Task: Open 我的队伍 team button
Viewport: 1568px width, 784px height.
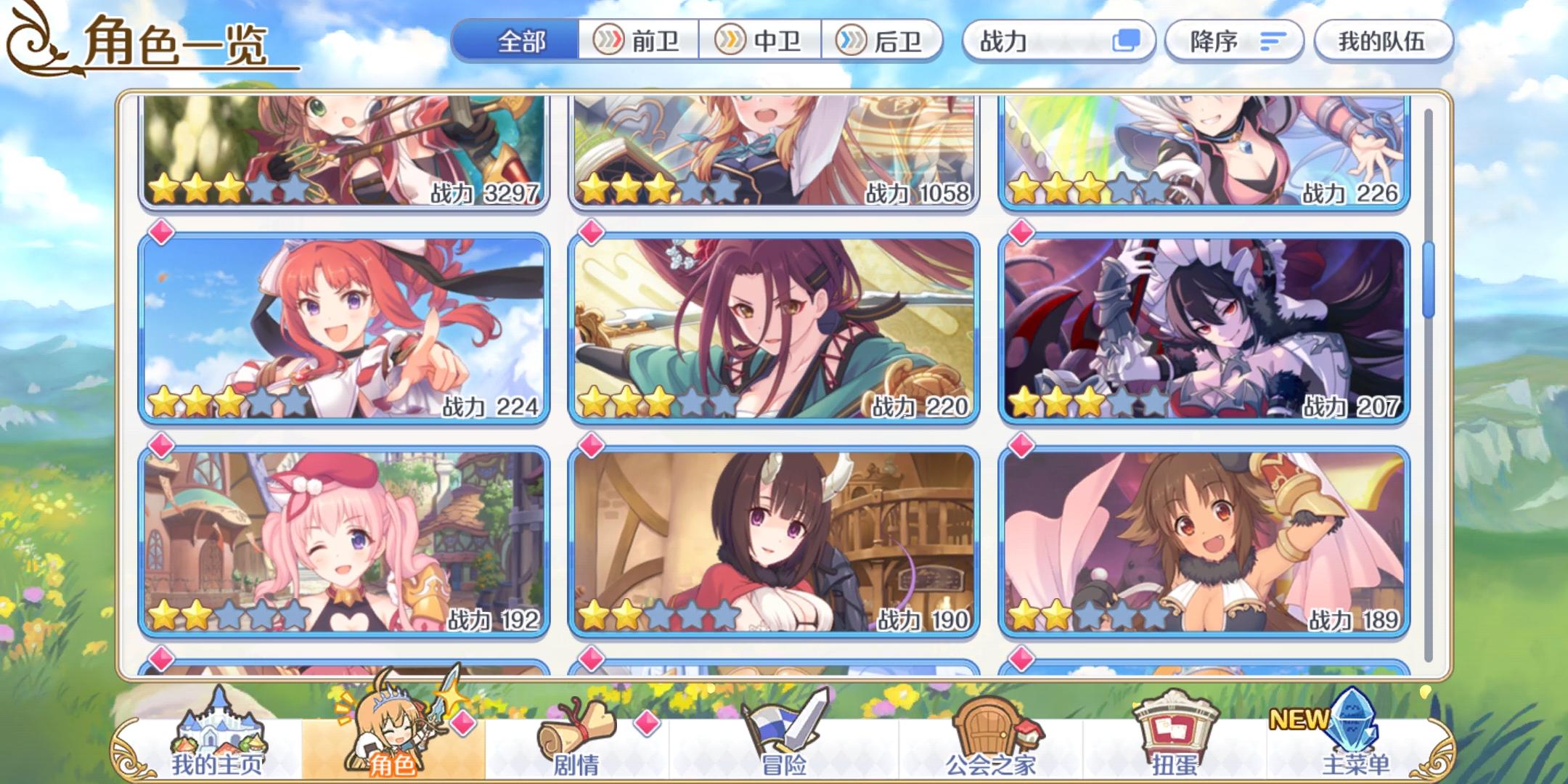Action: tap(1383, 41)
